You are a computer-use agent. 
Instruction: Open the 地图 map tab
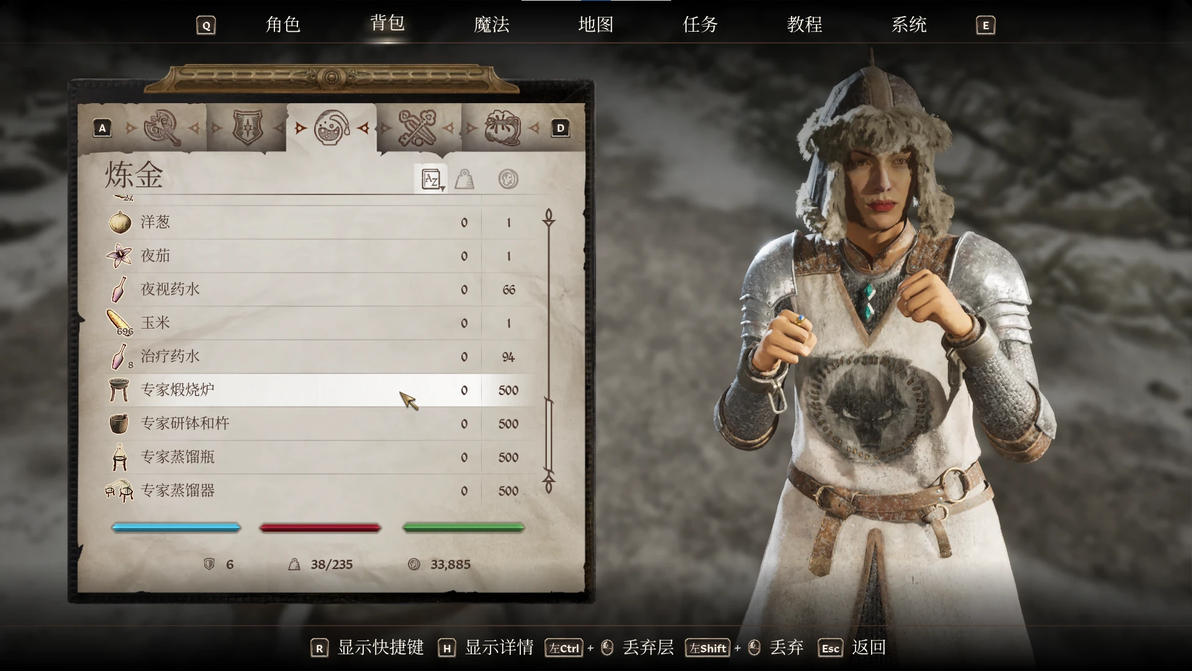595,25
